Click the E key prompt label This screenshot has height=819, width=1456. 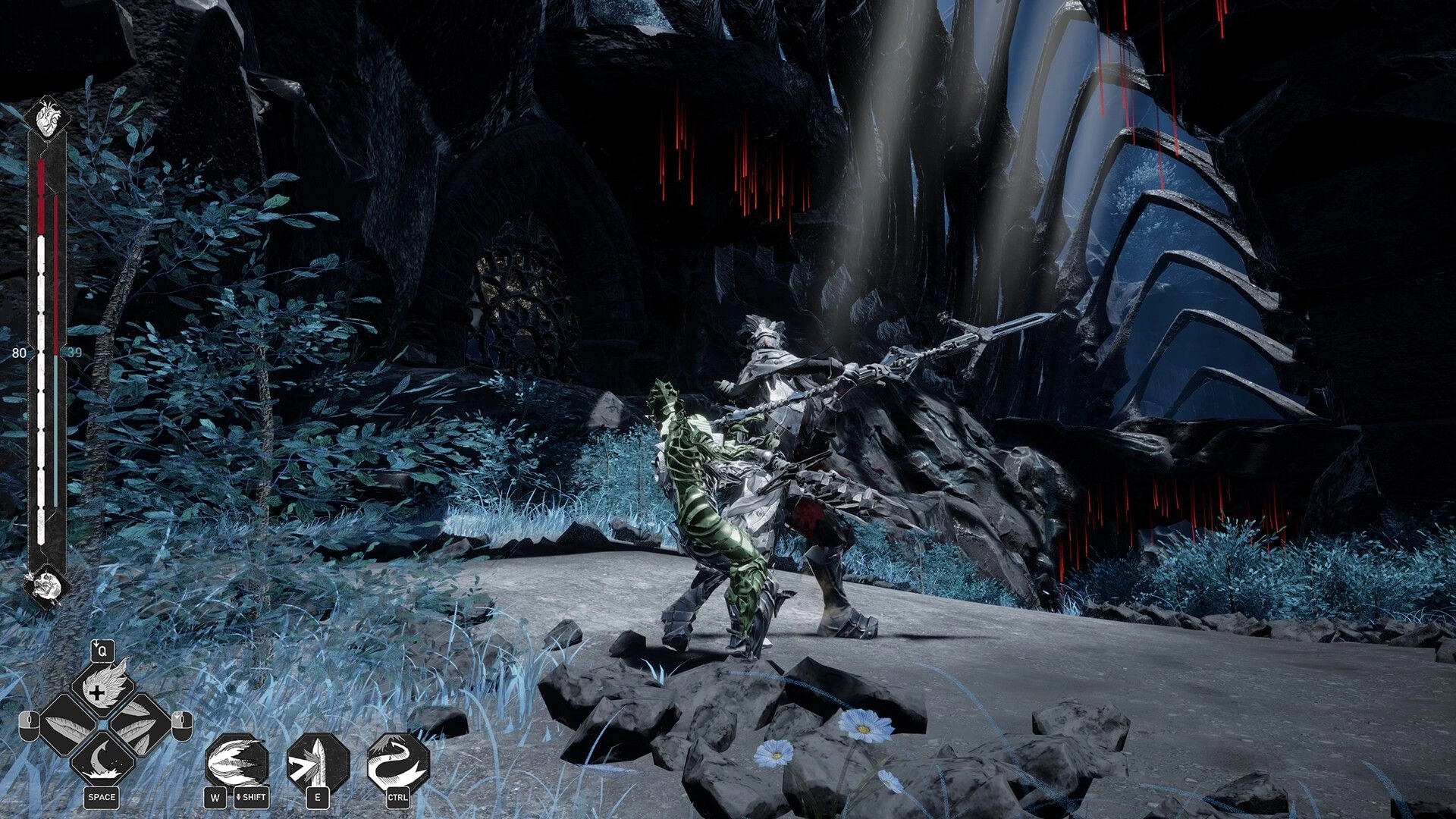tap(318, 799)
